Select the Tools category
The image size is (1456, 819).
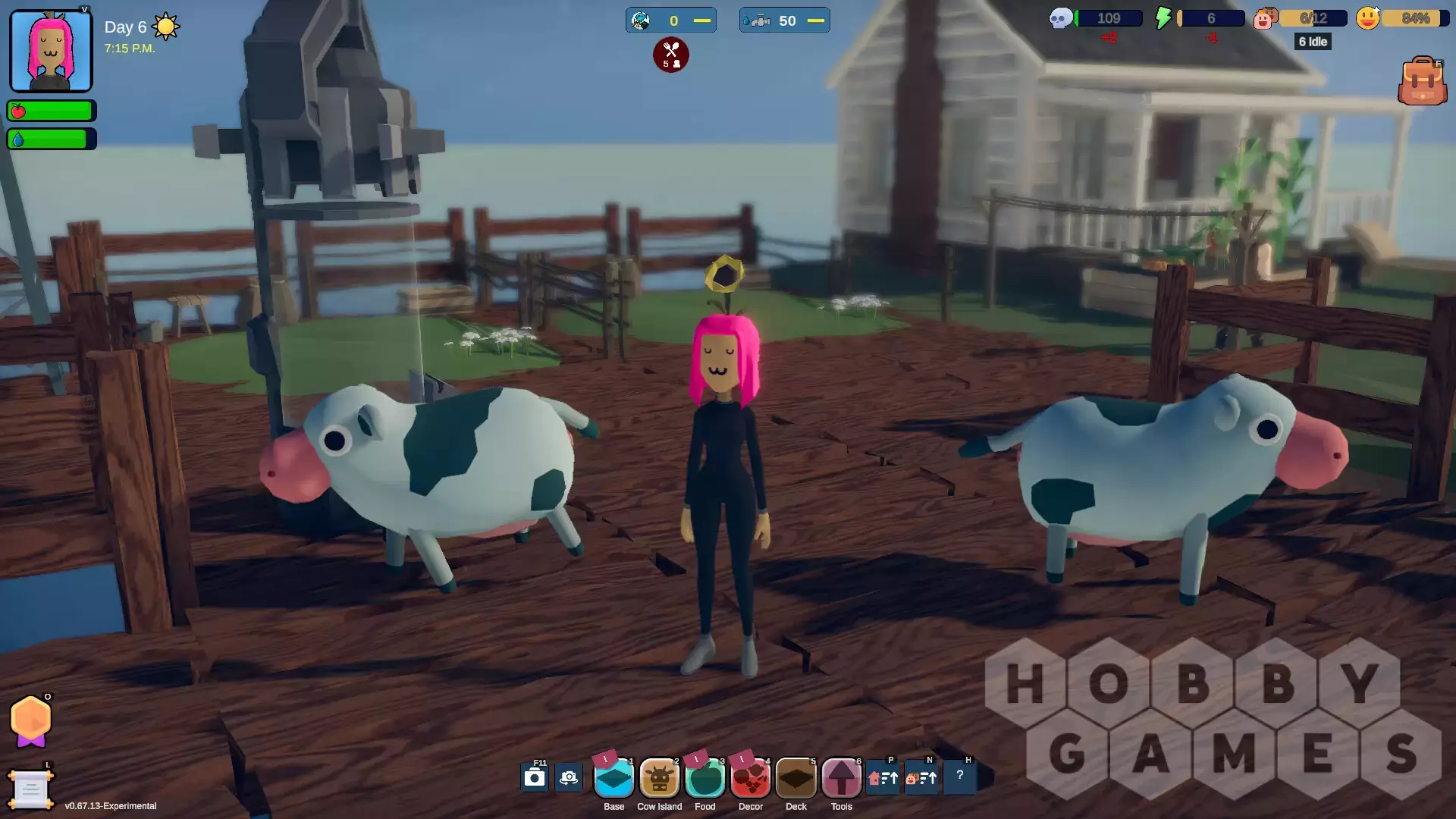pyautogui.click(x=841, y=778)
